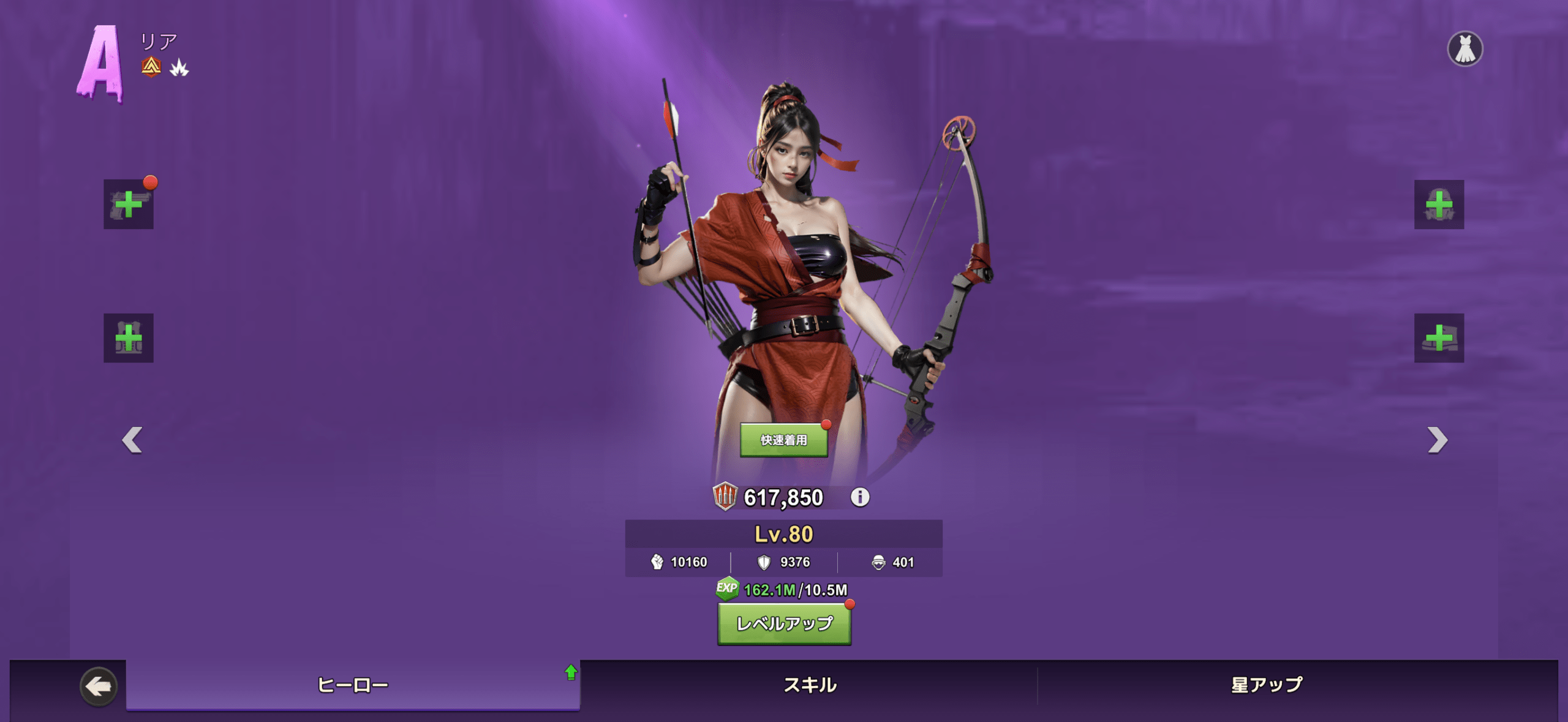The width and height of the screenshot is (1568, 722).
Task: Show the next hero with right arrow
Action: click(1437, 440)
